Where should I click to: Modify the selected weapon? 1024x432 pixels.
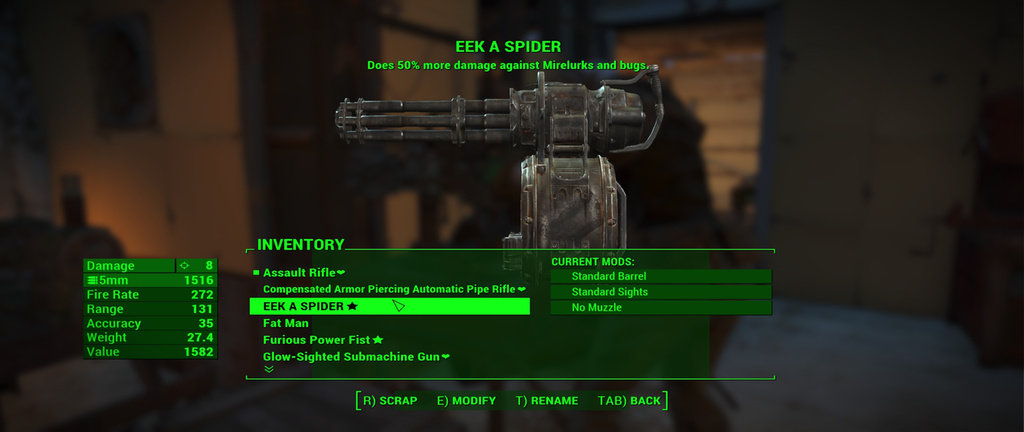click(466, 401)
